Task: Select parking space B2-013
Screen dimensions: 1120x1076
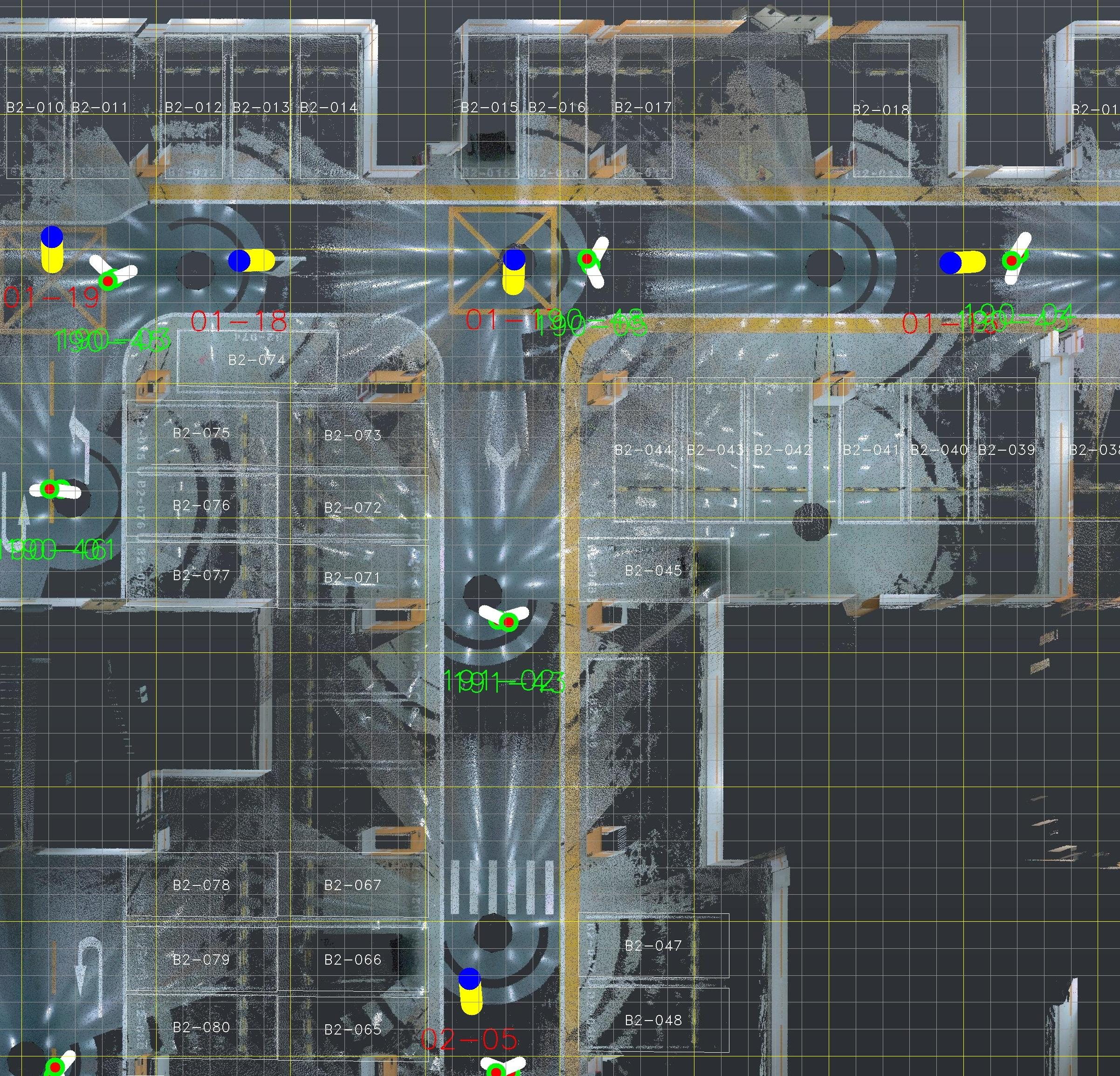Action: 261,108
